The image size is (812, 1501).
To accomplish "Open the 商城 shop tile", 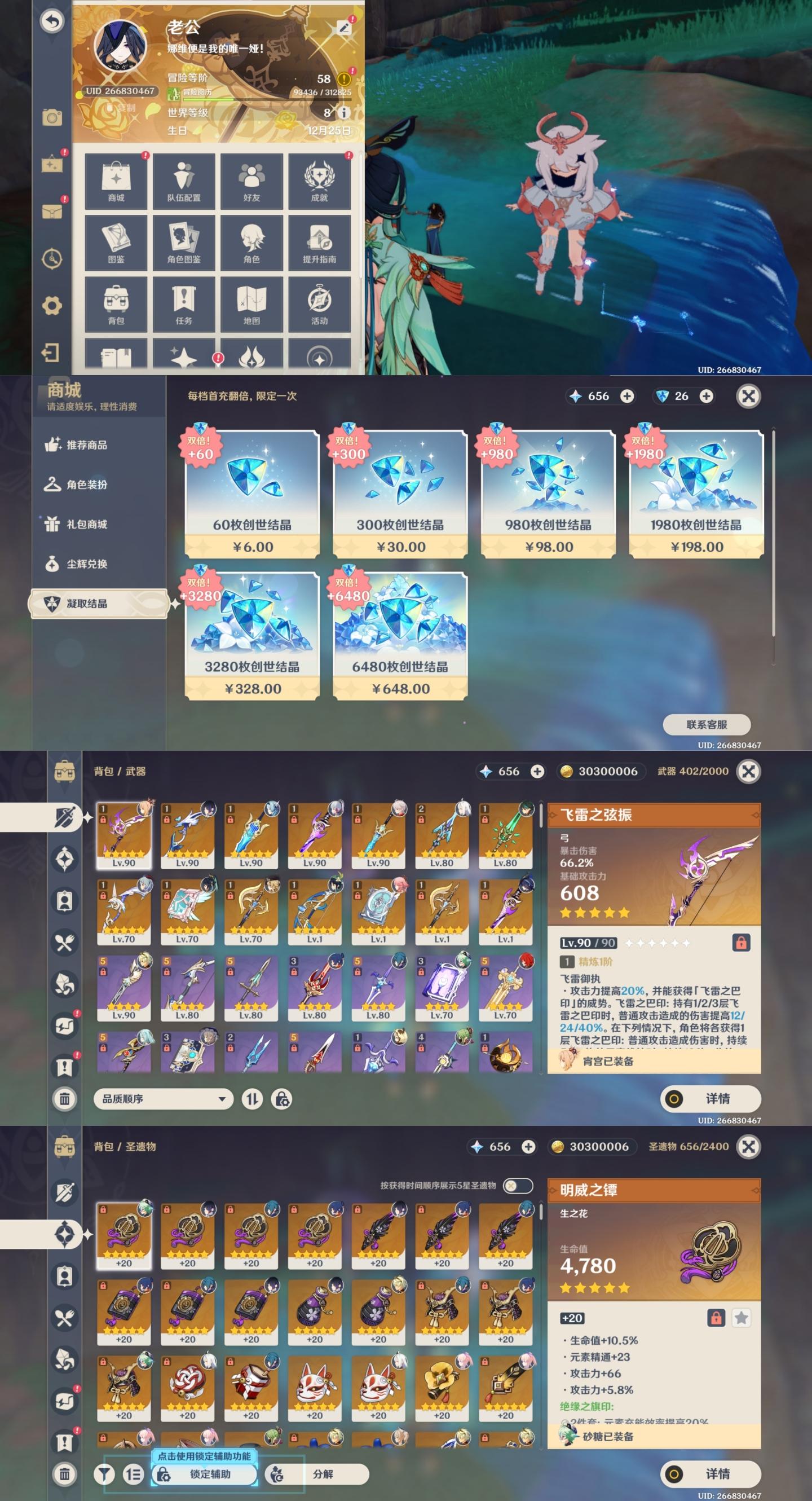I will (x=116, y=181).
